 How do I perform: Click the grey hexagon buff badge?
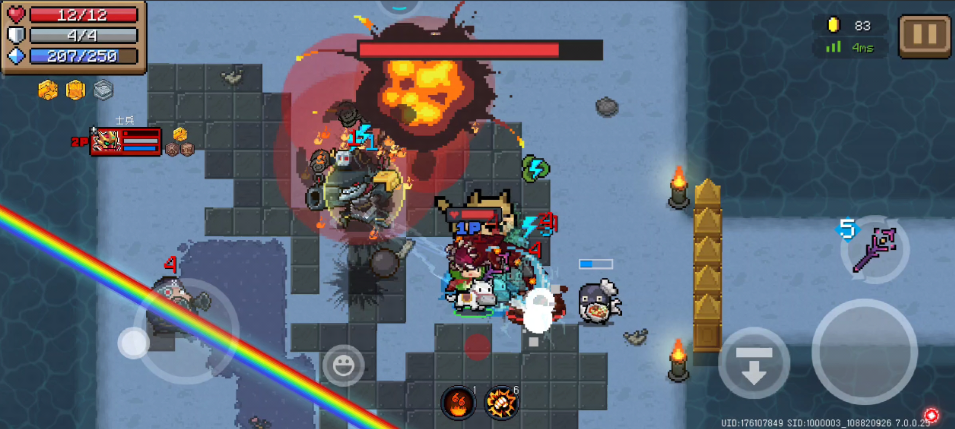(x=103, y=90)
